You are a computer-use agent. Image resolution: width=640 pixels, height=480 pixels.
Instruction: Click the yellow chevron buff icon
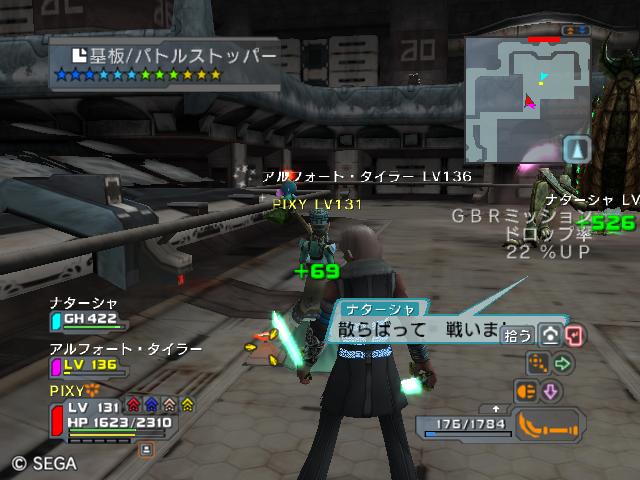point(188,405)
